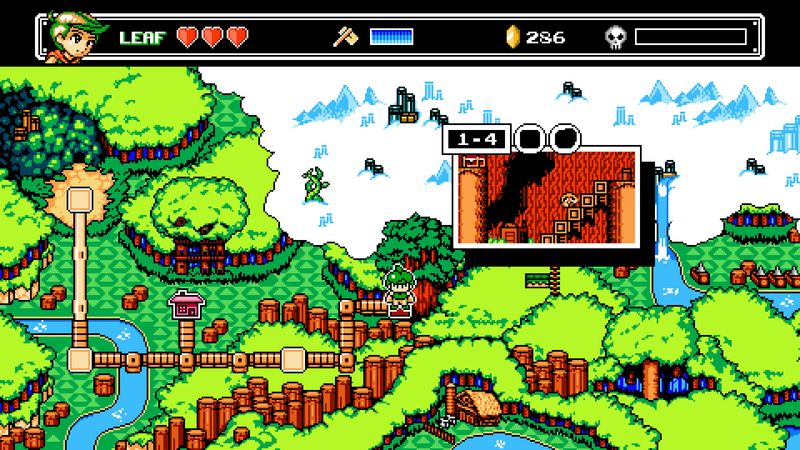Viewport: 800px width, 450px height.
Task: Open the level 1-4 preview thumbnail
Action: tap(546, 195)
